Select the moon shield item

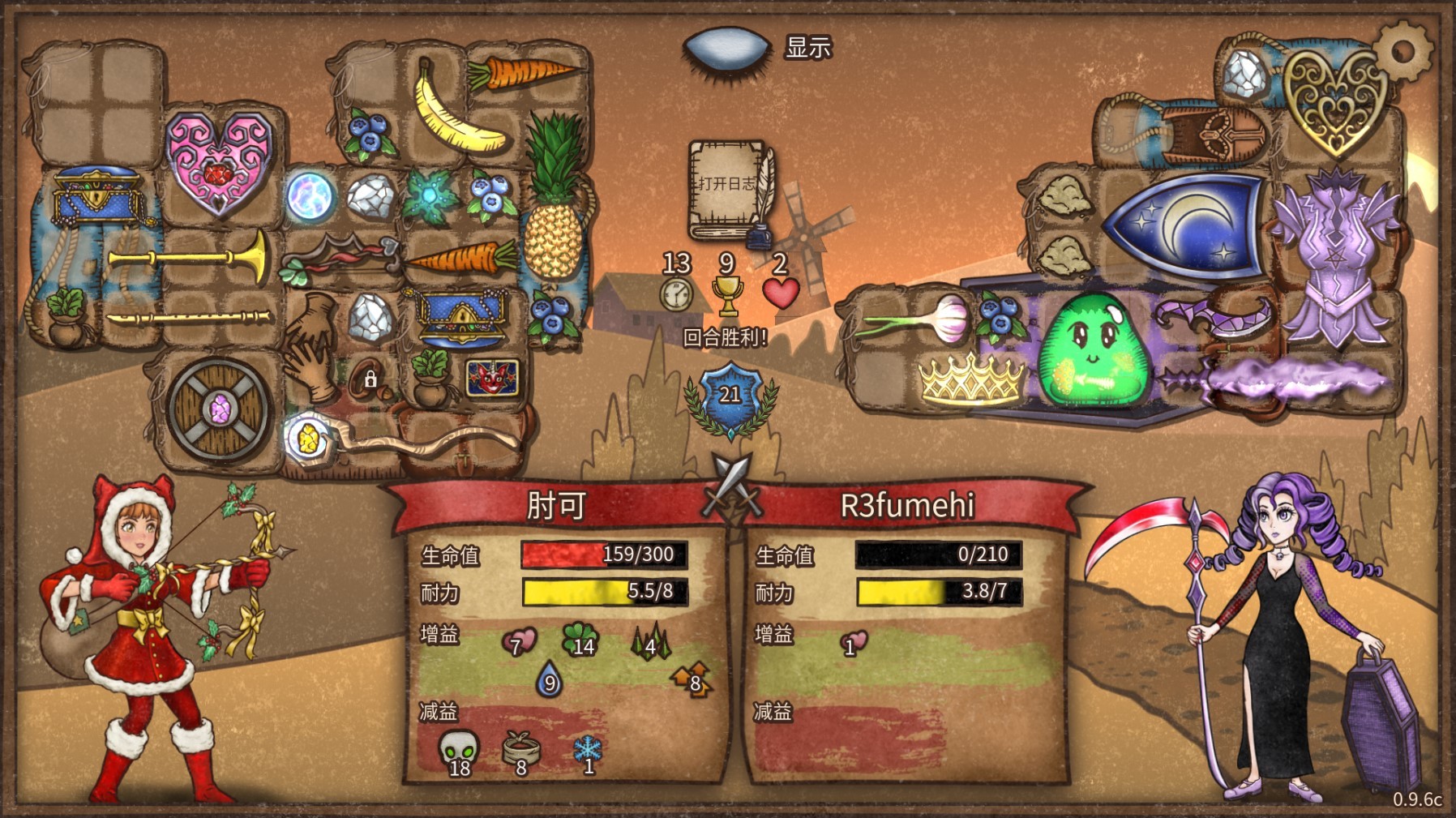pos(1184,224)
